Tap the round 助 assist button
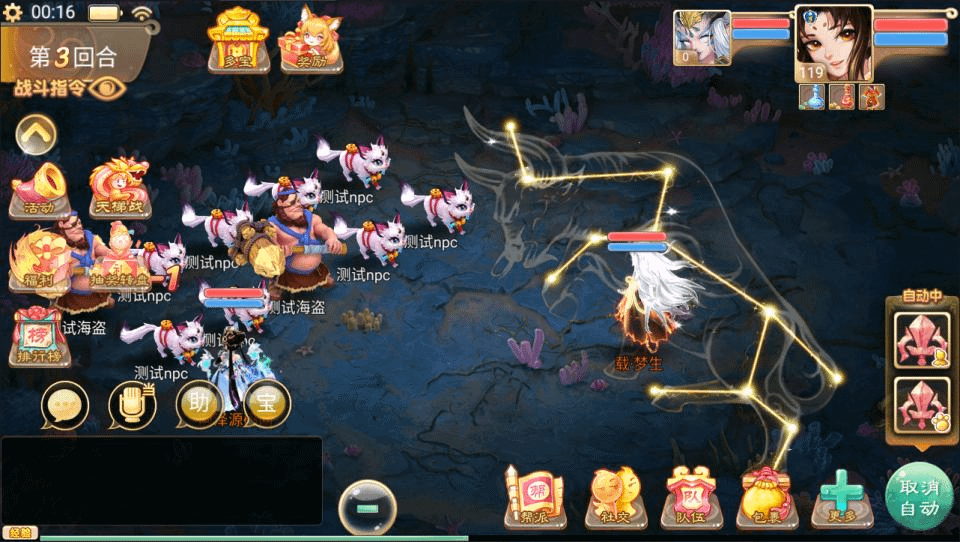This screenshot has height=542, width=960. [199, 404]
